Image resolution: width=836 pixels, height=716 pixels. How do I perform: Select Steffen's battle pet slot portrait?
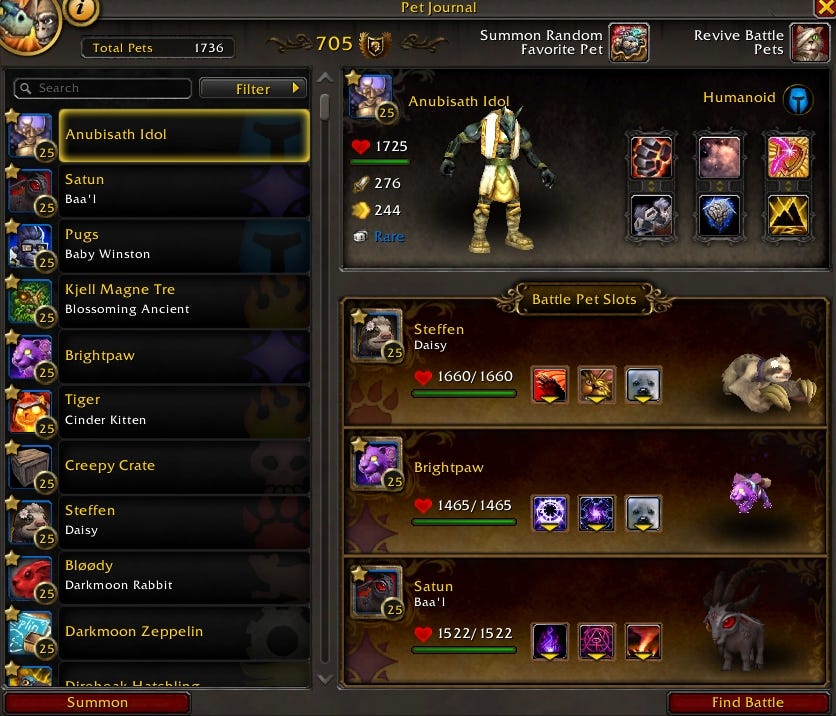[376, 337]
